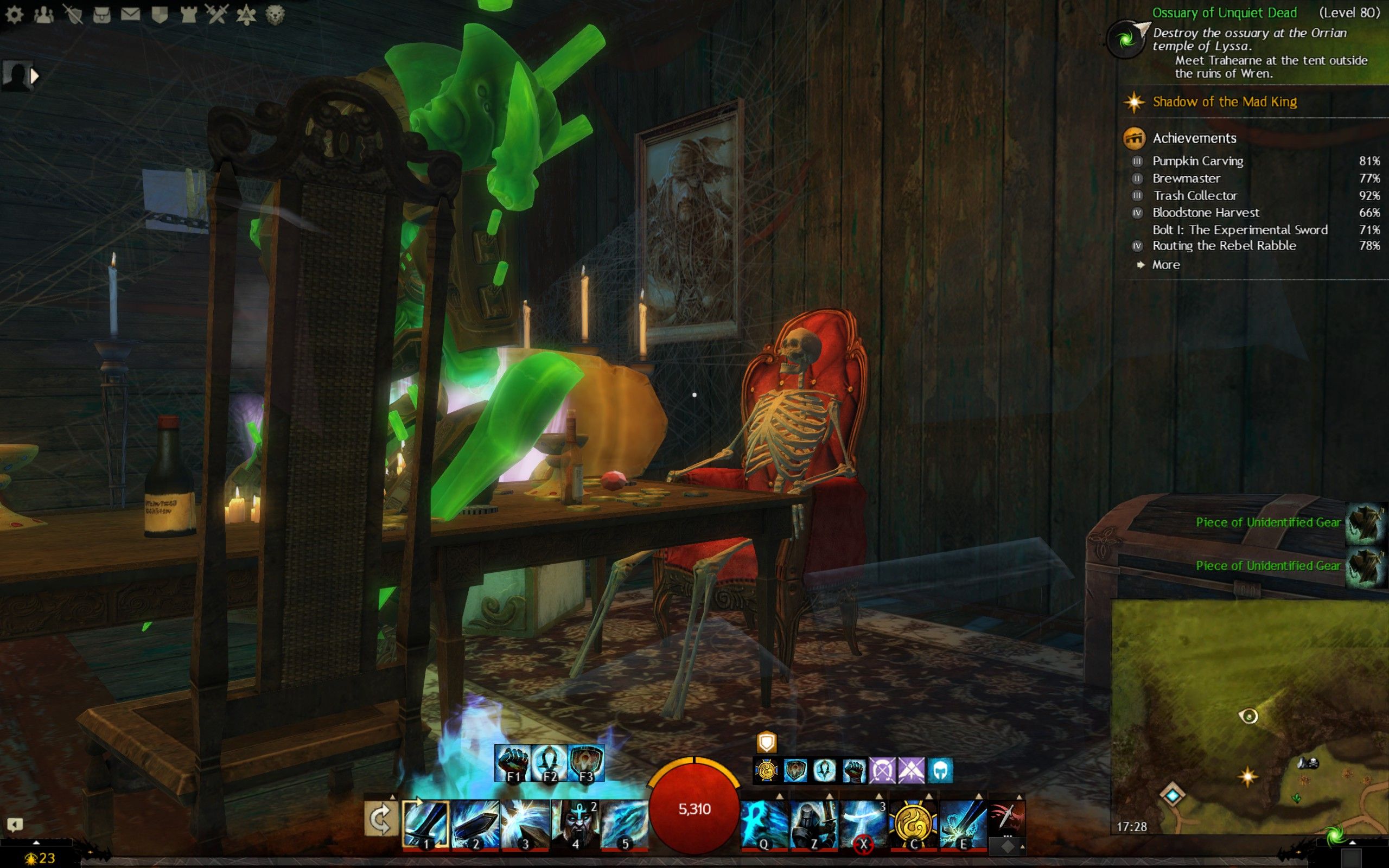Open the game menu gear icon
Image resolution: width=1389 pixels, height=868 pixels.
tap(14, 15)
